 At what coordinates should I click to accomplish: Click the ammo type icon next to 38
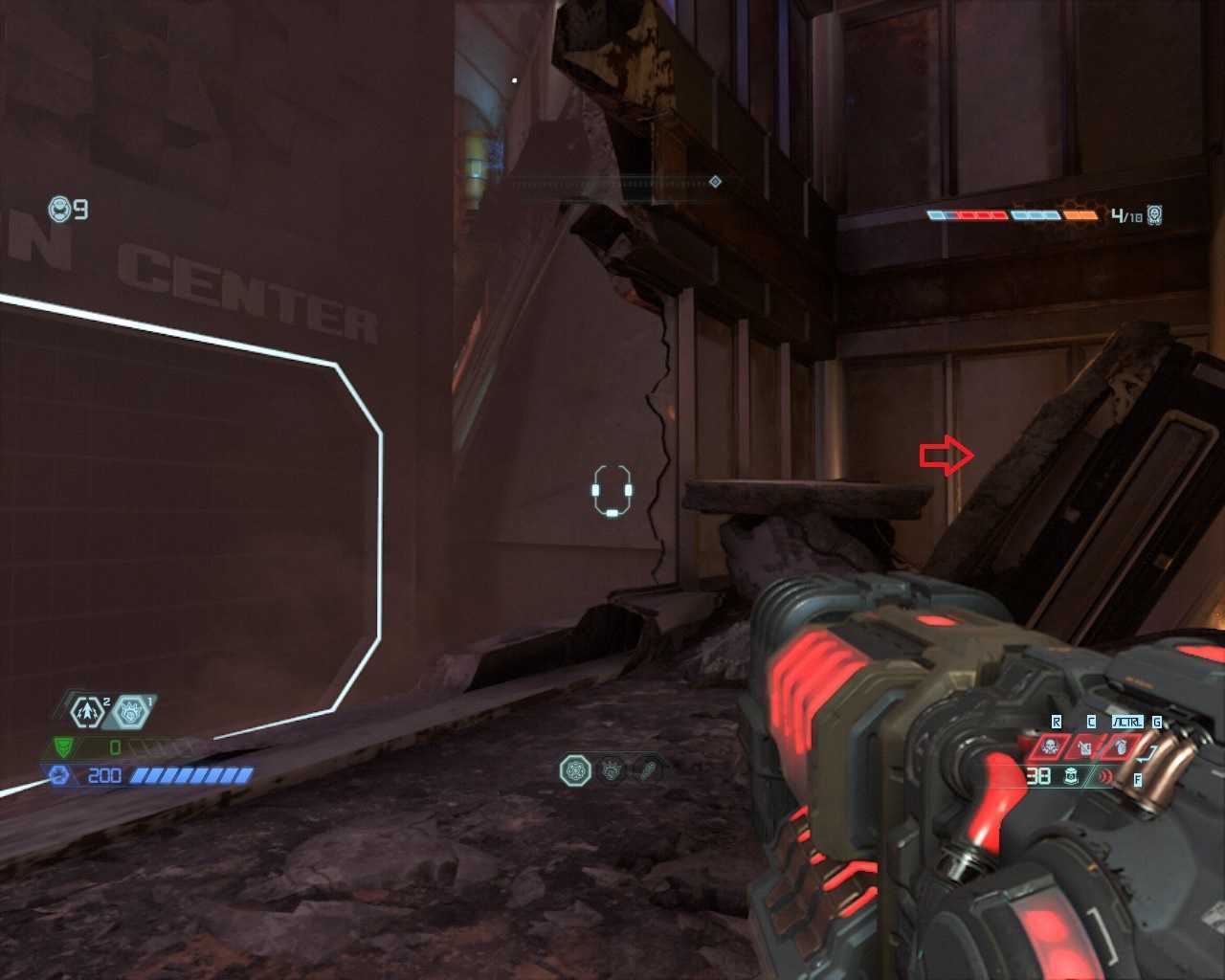point(1072,776)
